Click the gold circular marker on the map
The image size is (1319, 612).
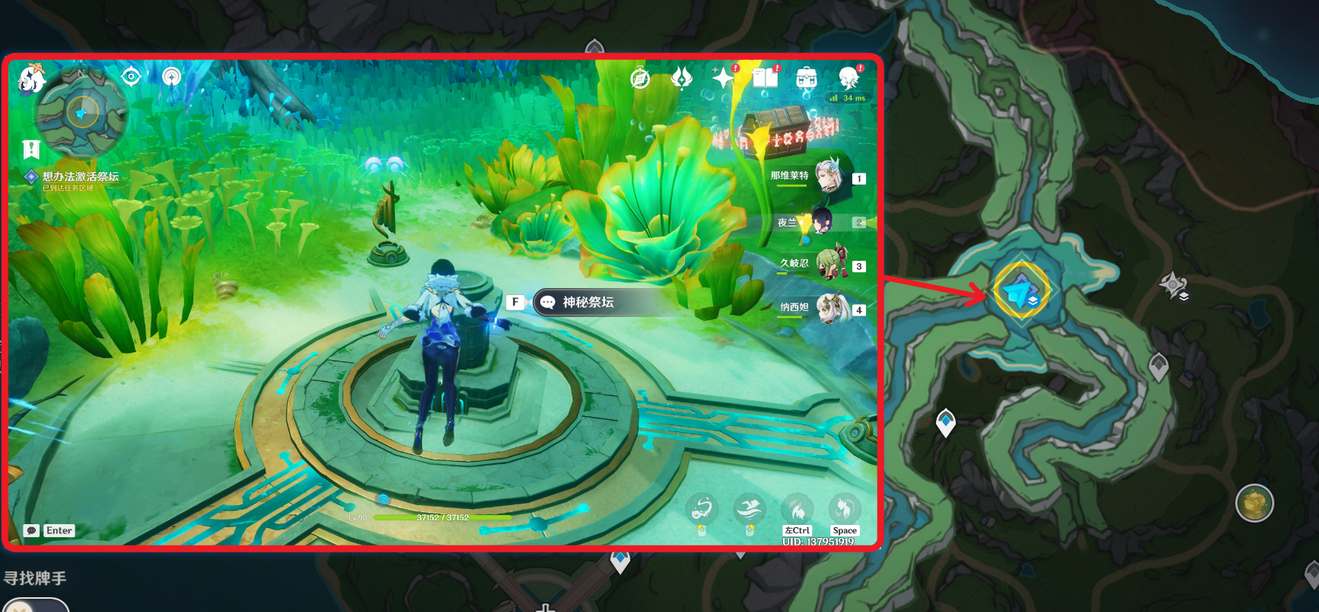coord(1253,503)
